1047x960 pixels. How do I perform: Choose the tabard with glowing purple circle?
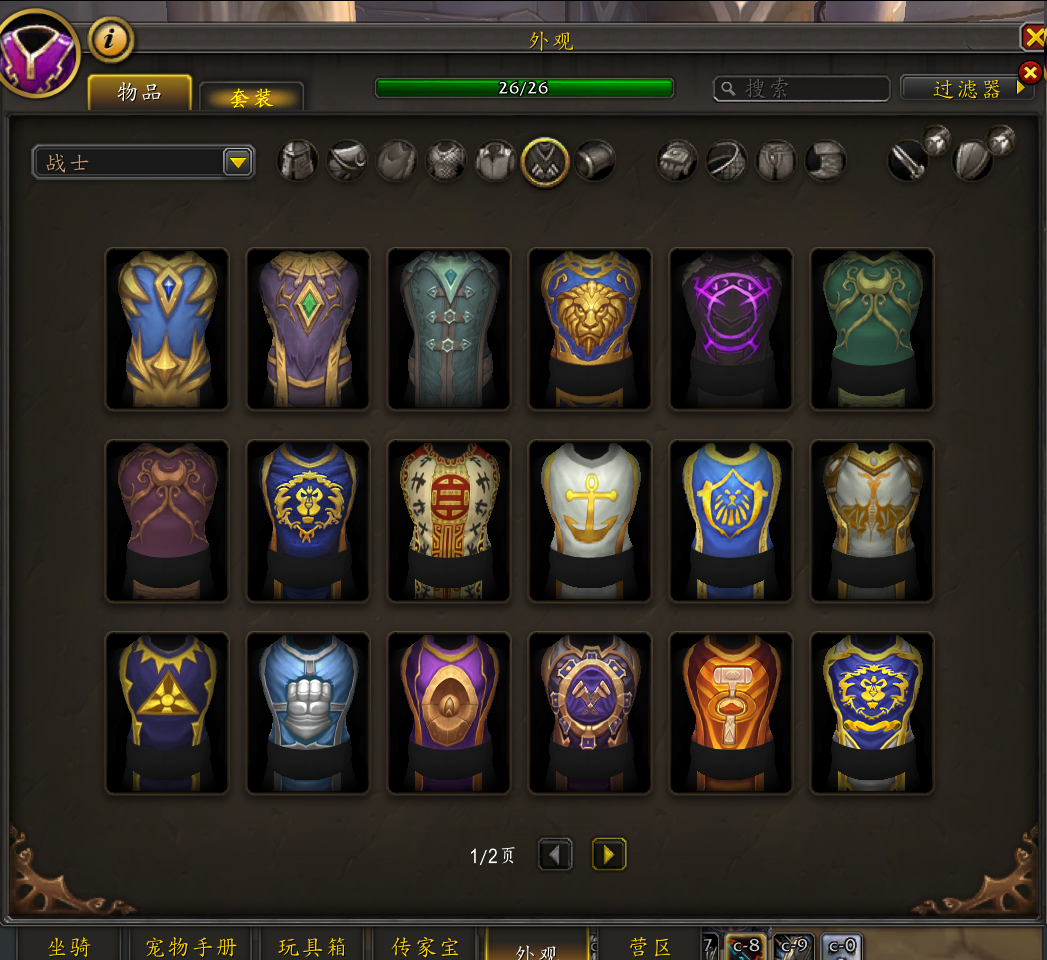click(731, 329)
